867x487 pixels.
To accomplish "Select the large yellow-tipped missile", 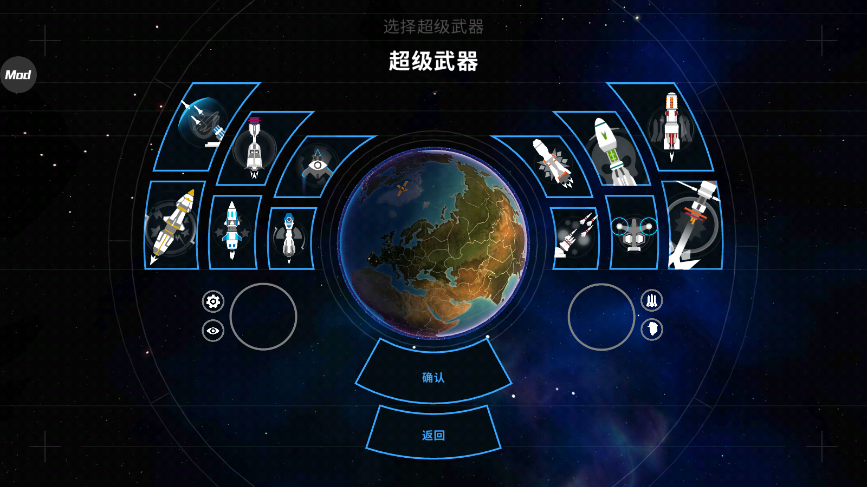I will point(174,226).
